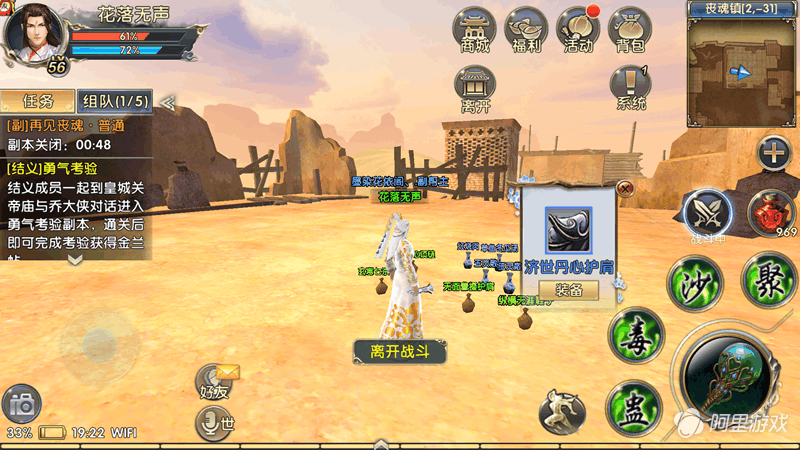The width and height of the screenshot is (800, 450).
Task: Take a screenshot with camera button
Action: point(20,405)
